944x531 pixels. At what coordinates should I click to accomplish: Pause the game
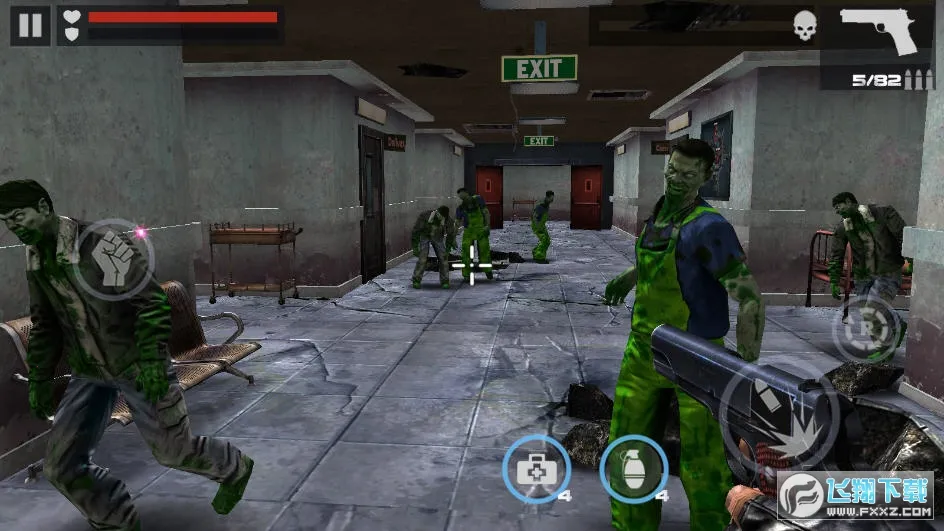point(30,25)
